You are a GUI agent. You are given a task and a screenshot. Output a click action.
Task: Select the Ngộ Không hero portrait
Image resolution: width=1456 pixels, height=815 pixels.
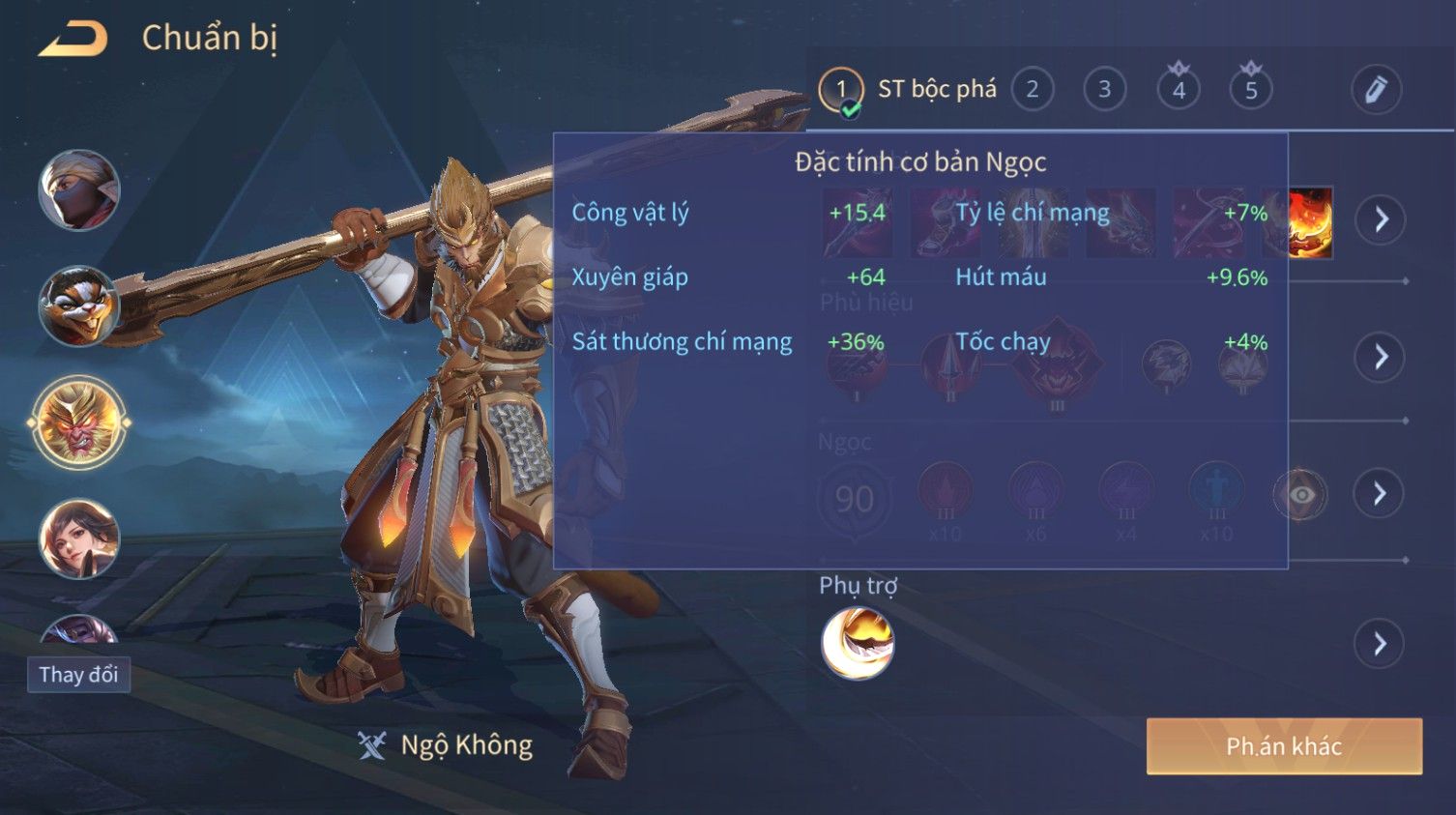click(x=79, y=422)
